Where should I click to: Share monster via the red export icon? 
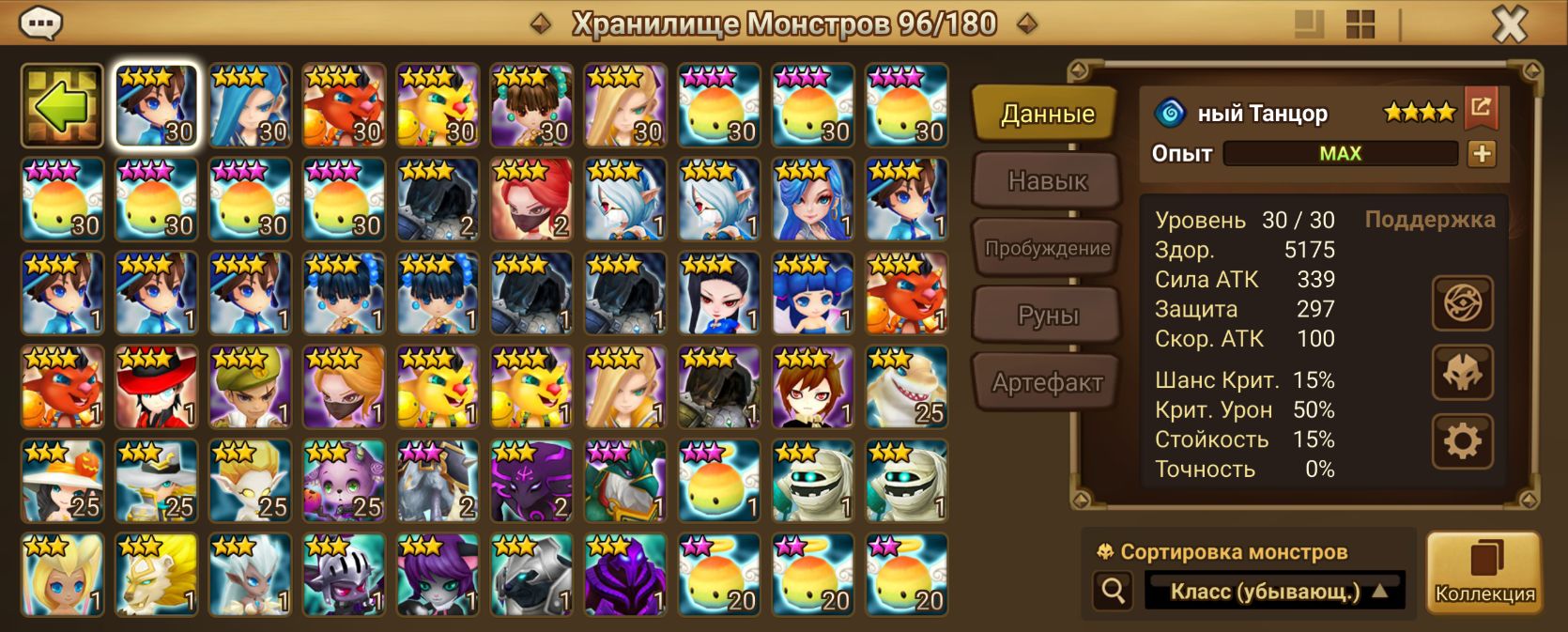[1481, 108]
